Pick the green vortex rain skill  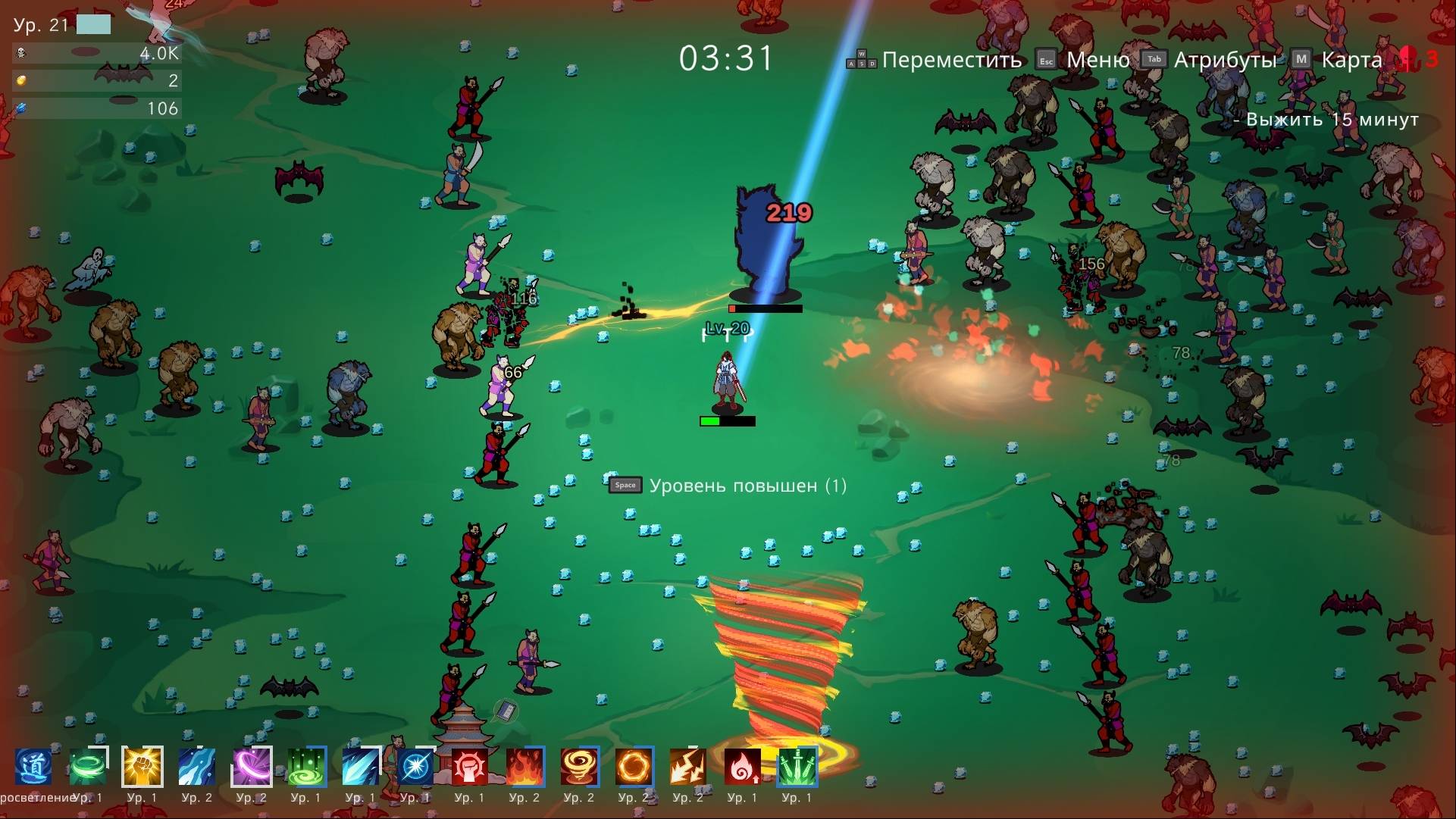(306, 767)
